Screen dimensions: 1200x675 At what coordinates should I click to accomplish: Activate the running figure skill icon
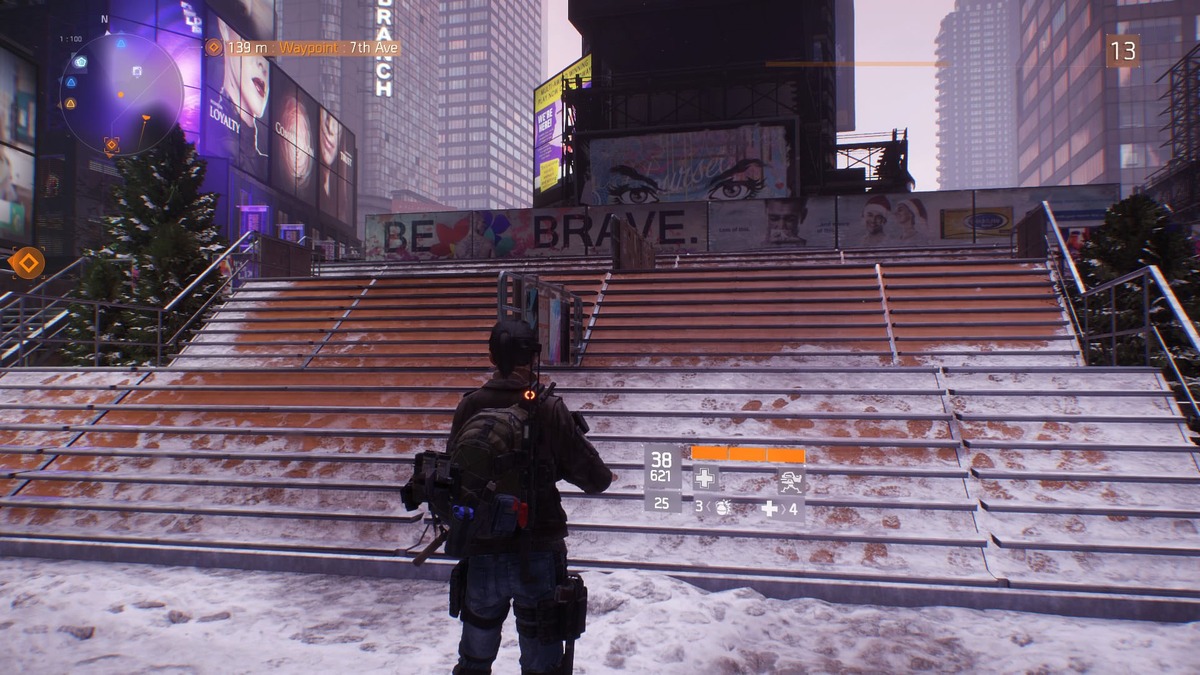point(791,481)
